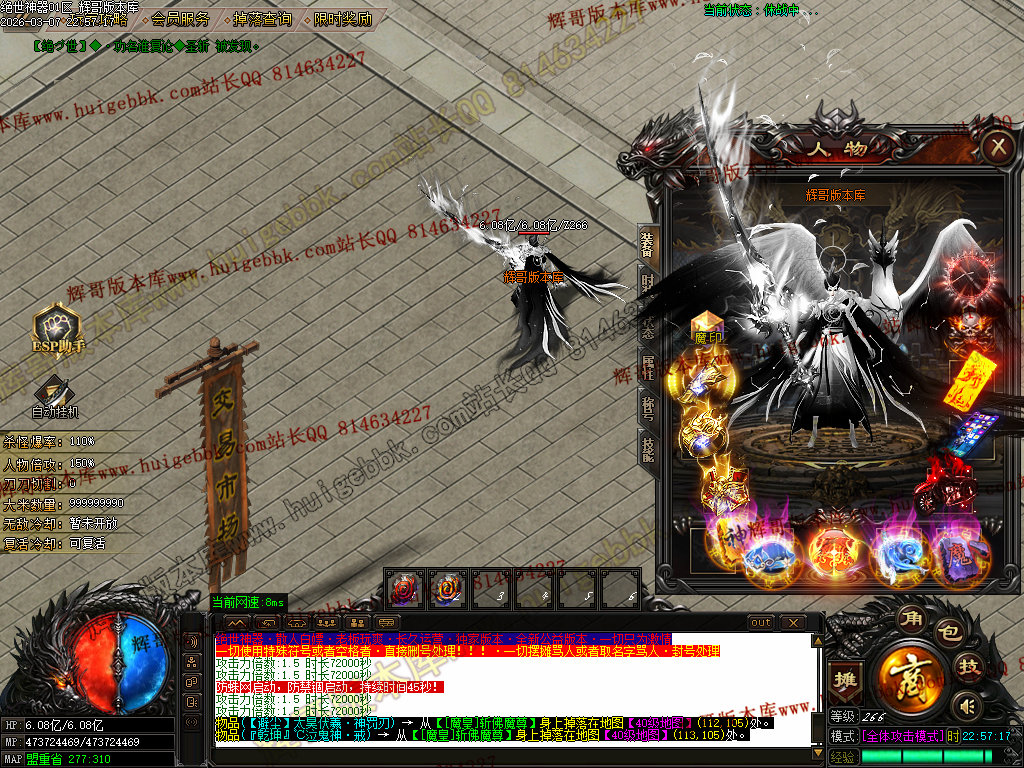Select the 魔印 seal equipment slot
This screenshot has height=768, width=1024.
tap(707, 329)
